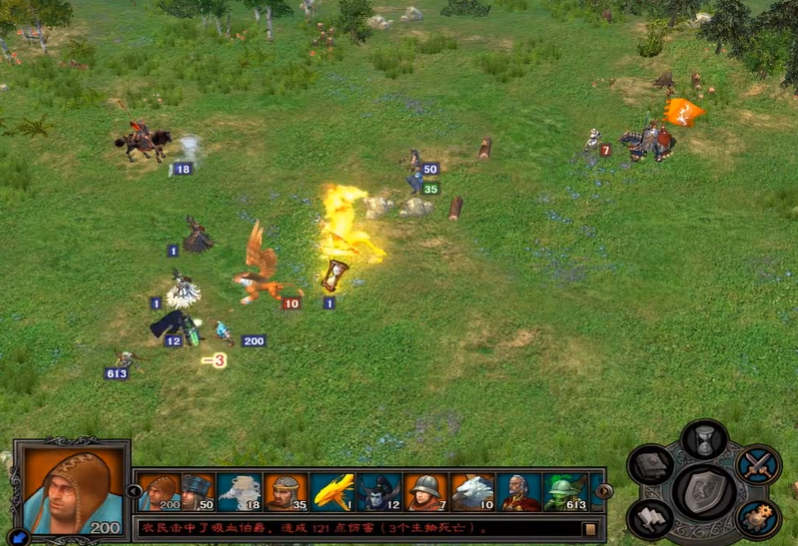Screen dimensions: 798x546
Task: Select the bearded warrior portrait showing 35
Action: 287,491
